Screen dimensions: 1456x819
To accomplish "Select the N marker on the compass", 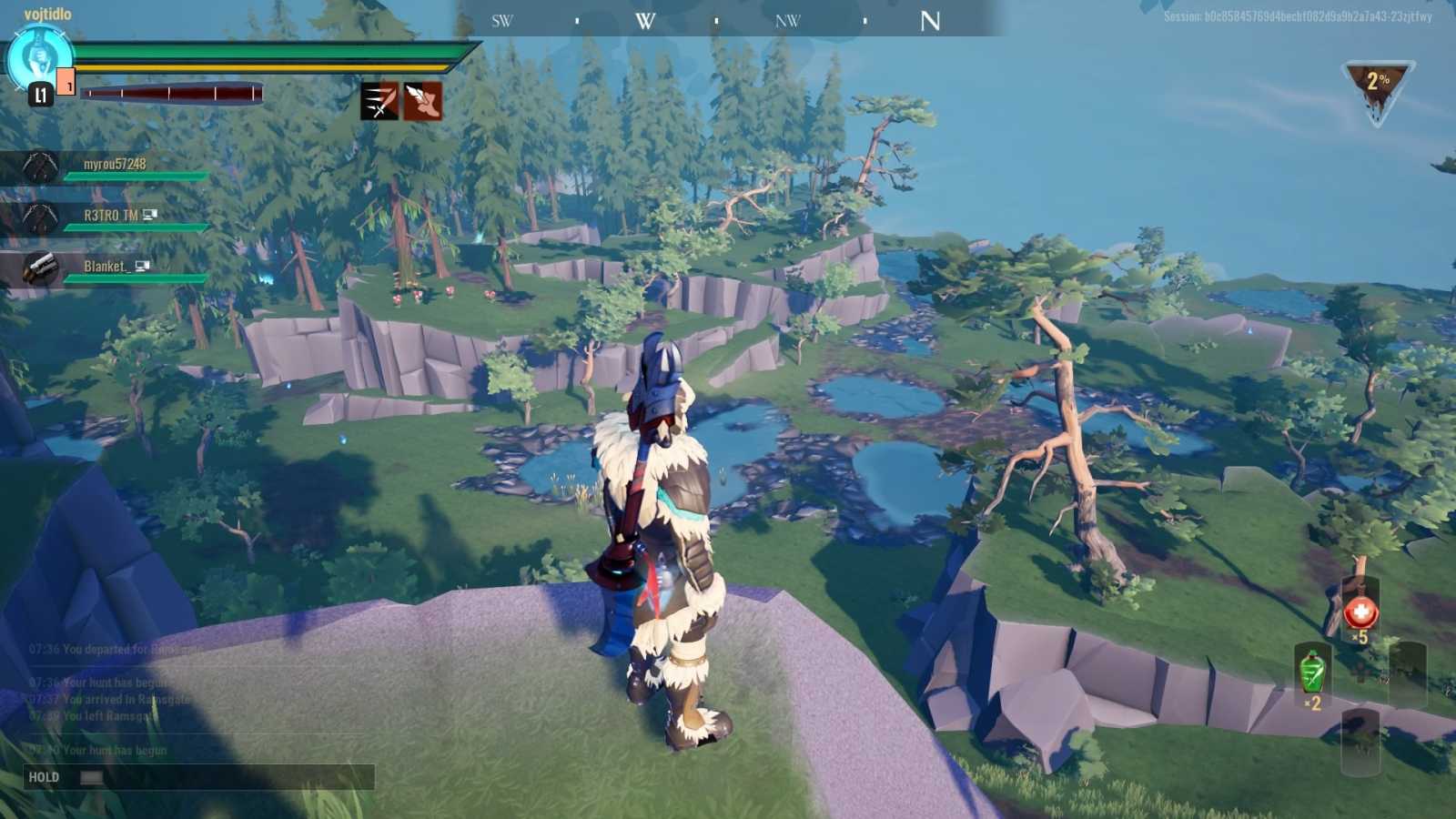I will click(930, 22).
